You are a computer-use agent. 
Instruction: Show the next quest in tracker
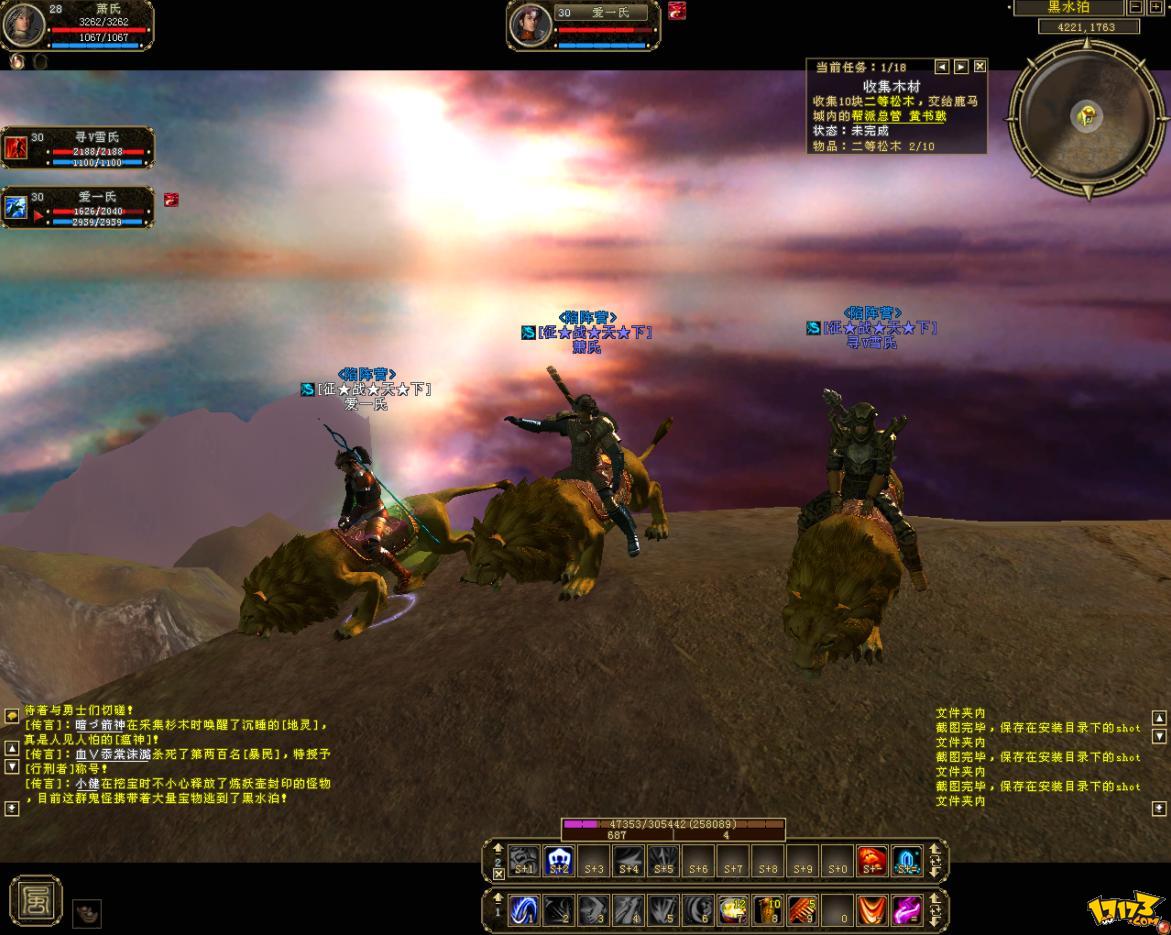pyautogui.click(x=961, y=67)
